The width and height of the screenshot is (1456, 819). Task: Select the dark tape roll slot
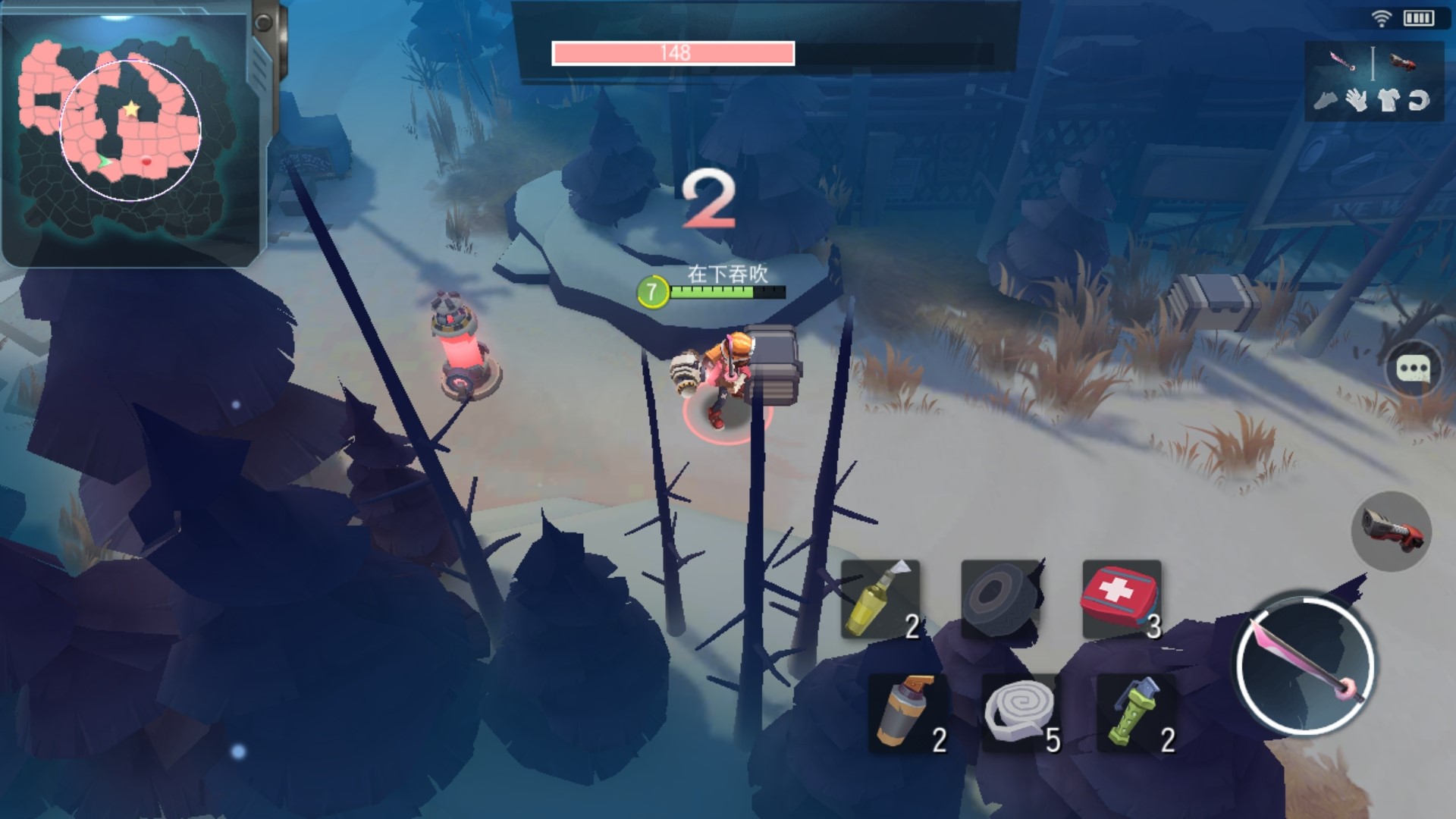click(999, 599)
